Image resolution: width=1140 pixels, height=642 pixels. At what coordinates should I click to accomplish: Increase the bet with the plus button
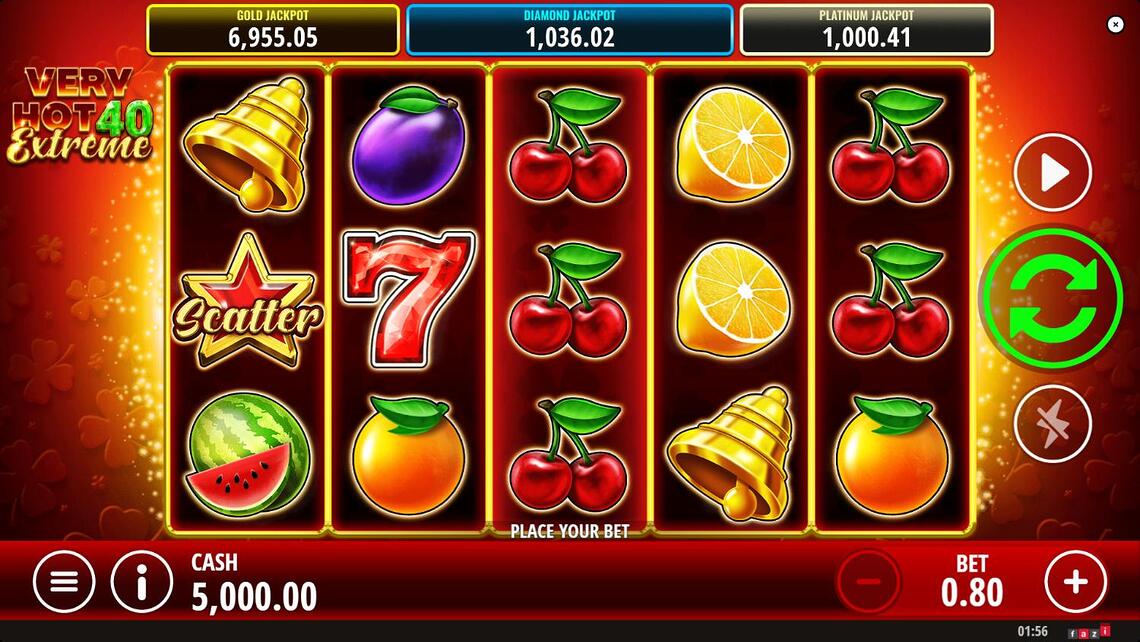(1076, 580)
